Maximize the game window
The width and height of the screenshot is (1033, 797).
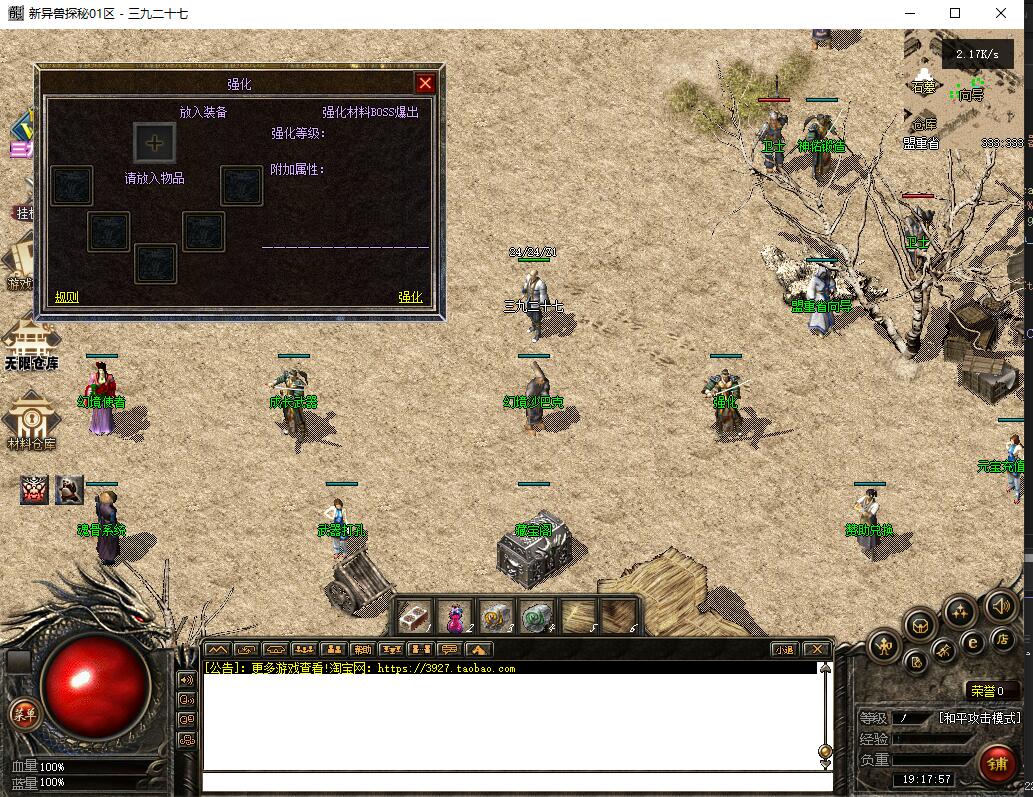coord(955,13)
